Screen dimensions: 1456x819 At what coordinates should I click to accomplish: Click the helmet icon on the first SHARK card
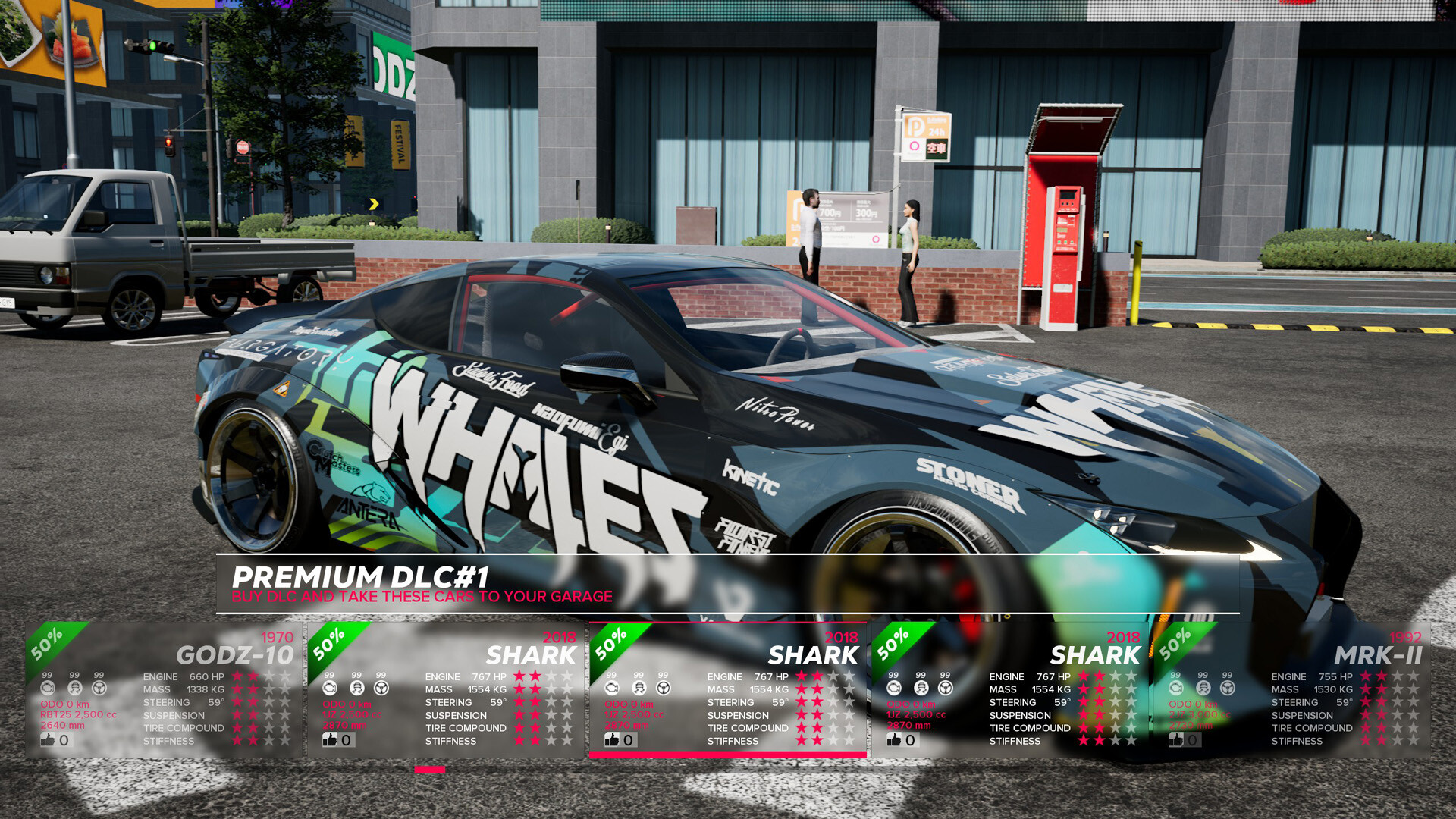(356, 687)
